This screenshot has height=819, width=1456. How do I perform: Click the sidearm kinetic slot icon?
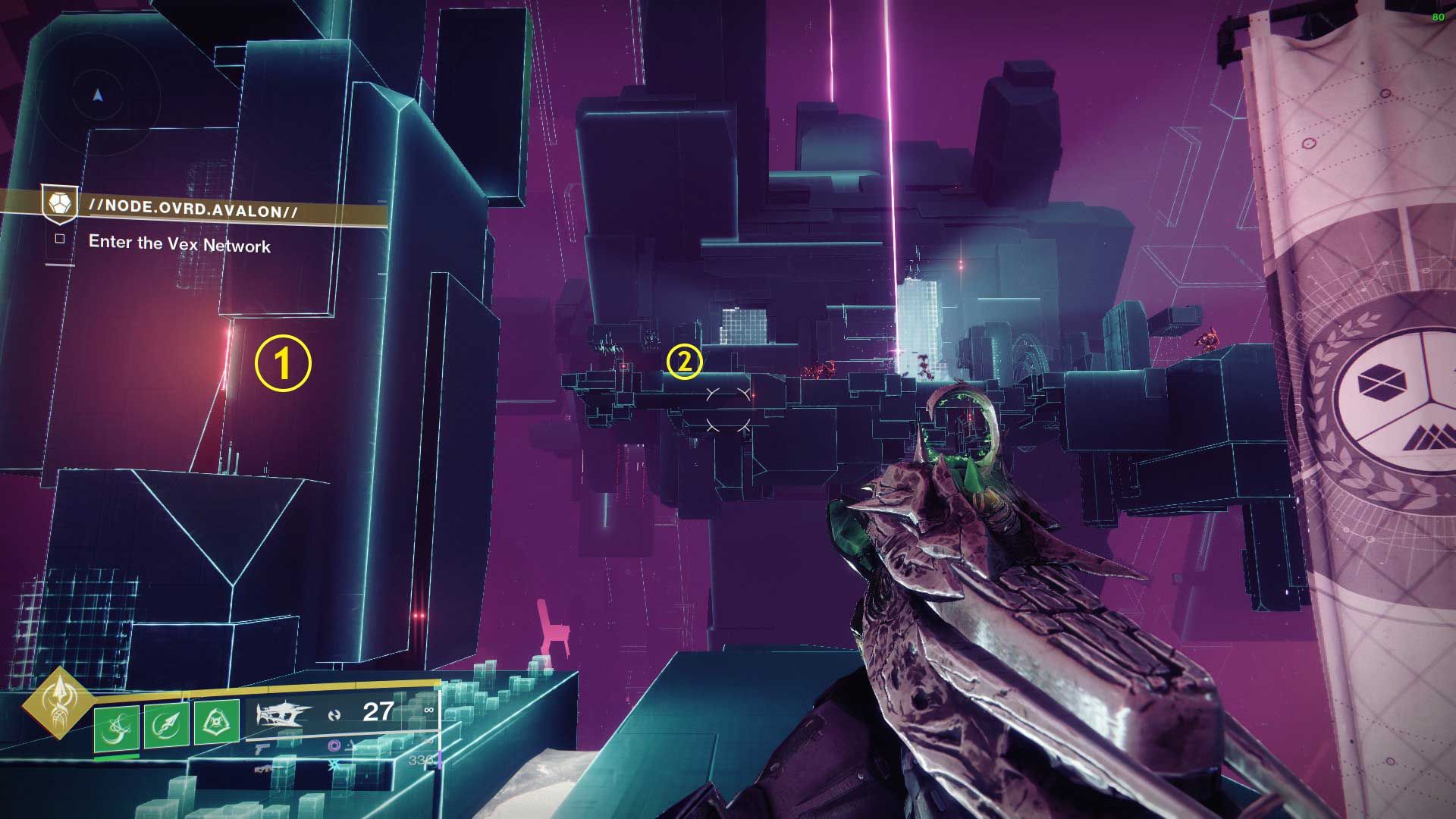[x=262, y=749]
